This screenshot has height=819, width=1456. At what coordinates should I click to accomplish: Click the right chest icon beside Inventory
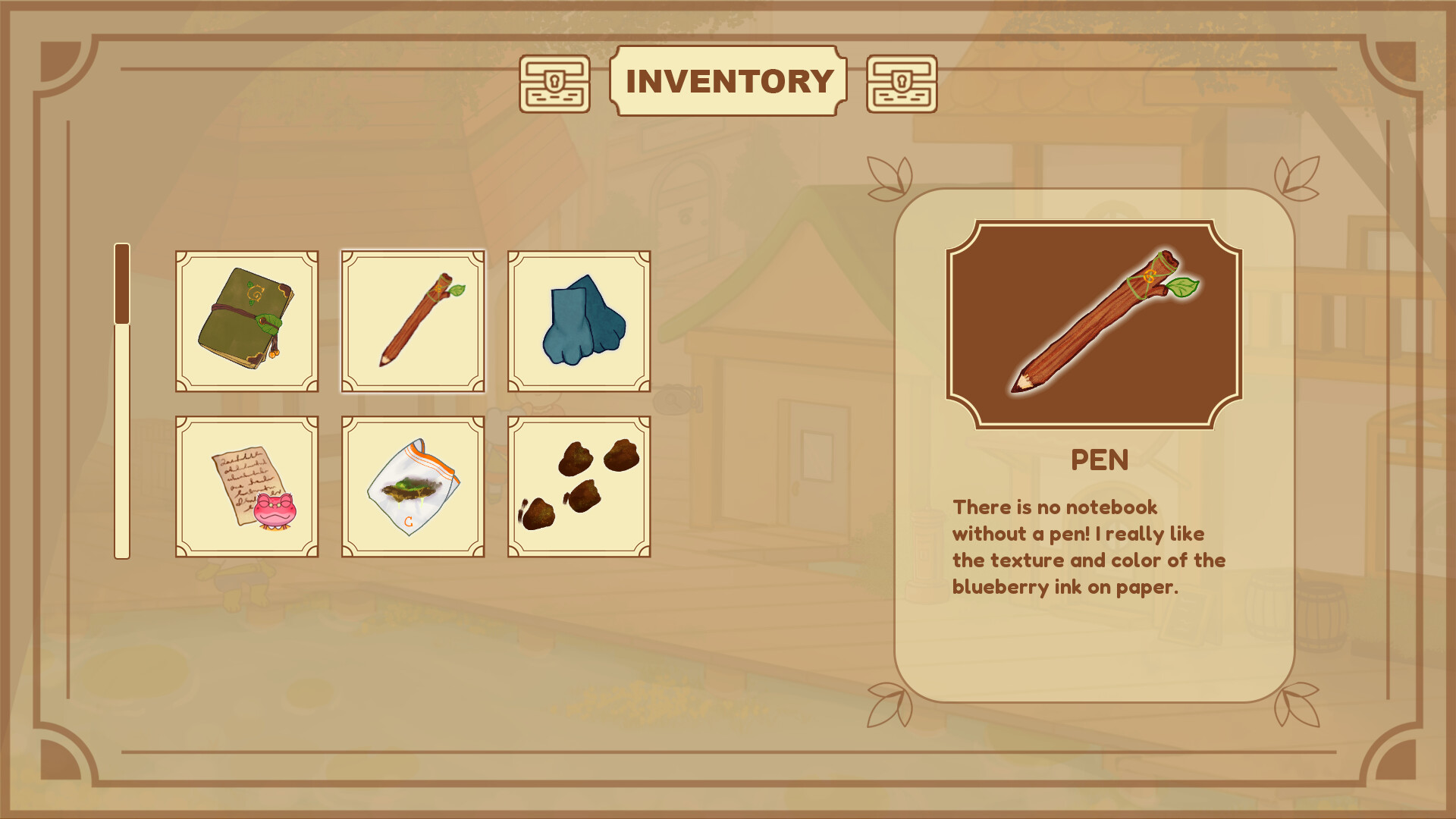902,84
